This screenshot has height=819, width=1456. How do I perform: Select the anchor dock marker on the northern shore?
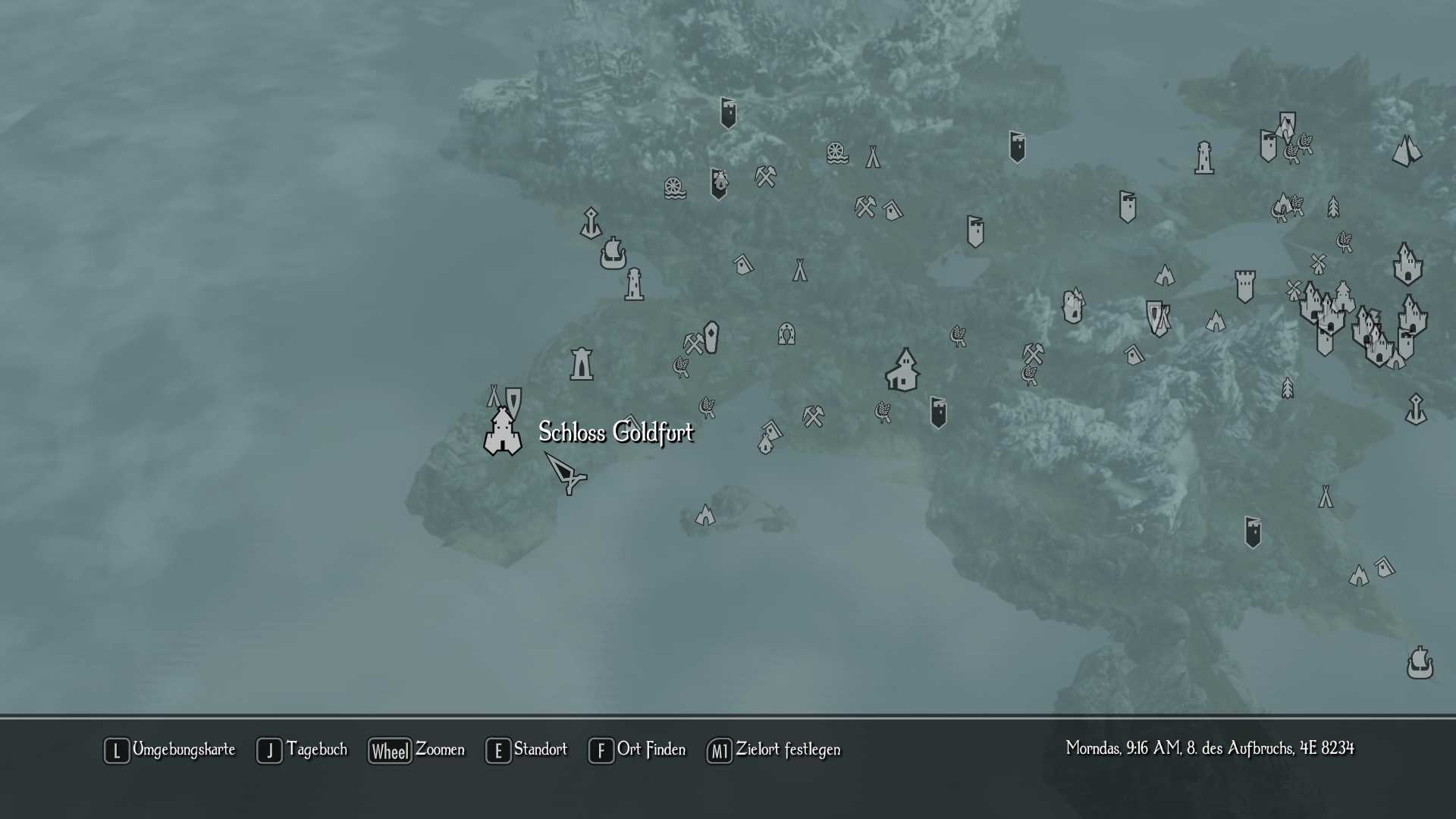pos(591,223)
